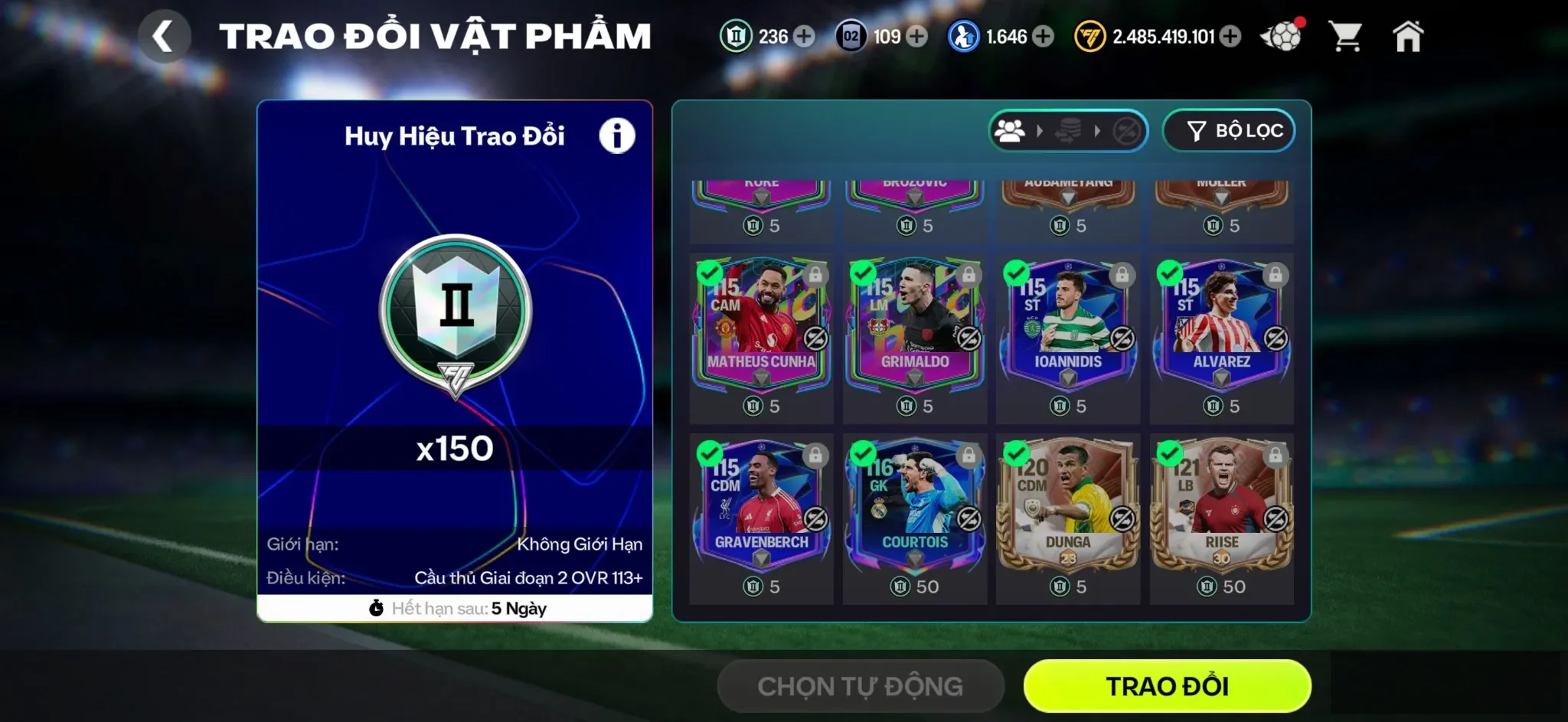Click CHỌN TỰ ĐỘNG auto-select button
The height and width of the screenshot is (722, 1568).
tap(860, 686)
